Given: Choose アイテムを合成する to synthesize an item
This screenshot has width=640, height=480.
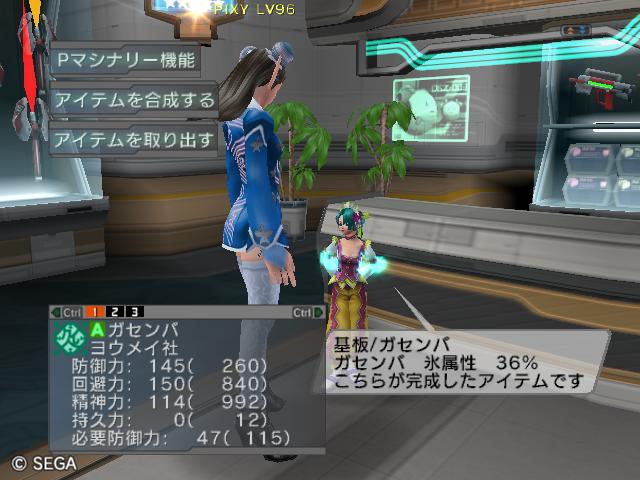Looking at the screenshot, I should click(134, 100).
